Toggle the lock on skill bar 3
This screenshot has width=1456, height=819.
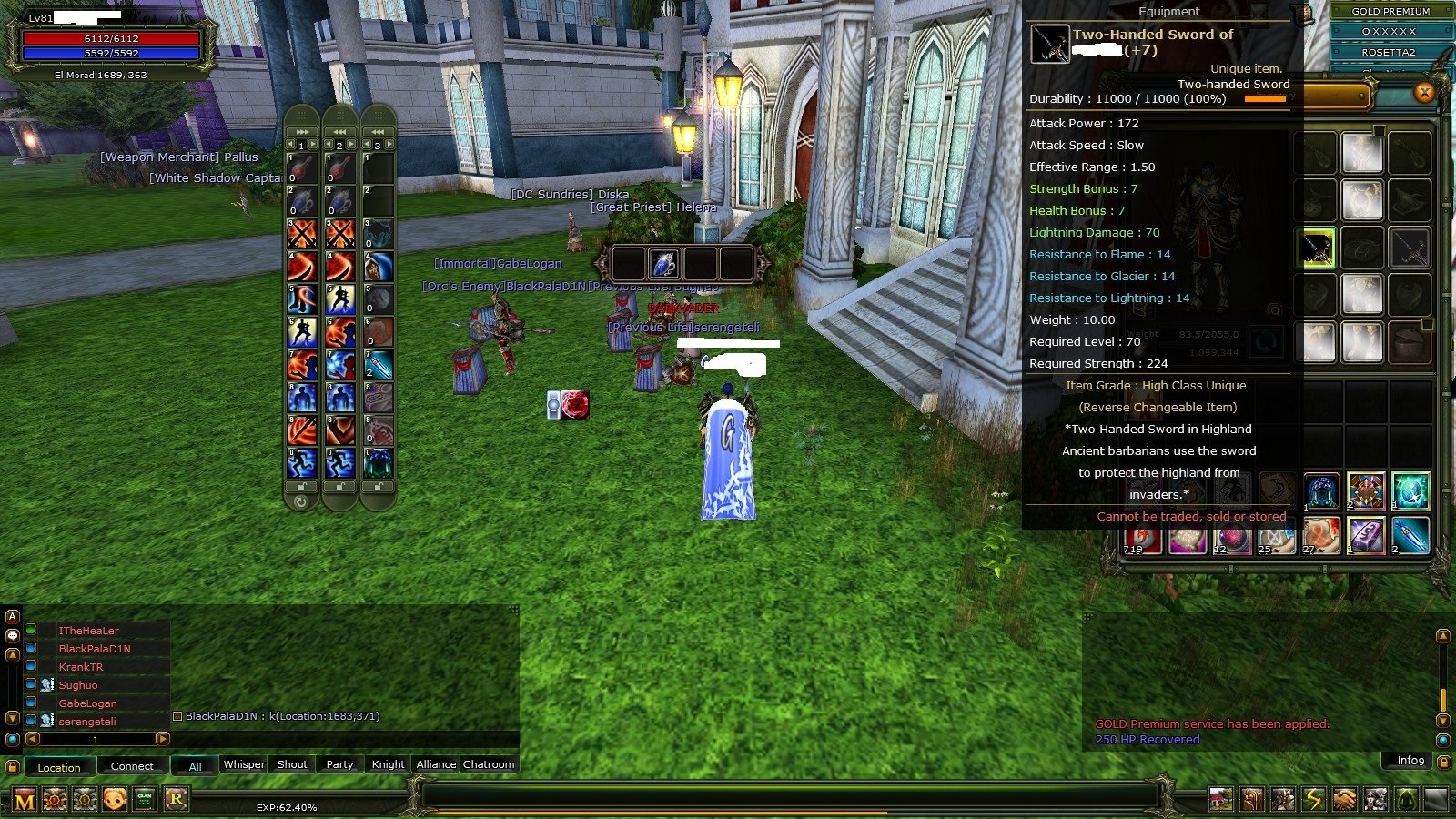pyautogui.click(x=379, y=484)
